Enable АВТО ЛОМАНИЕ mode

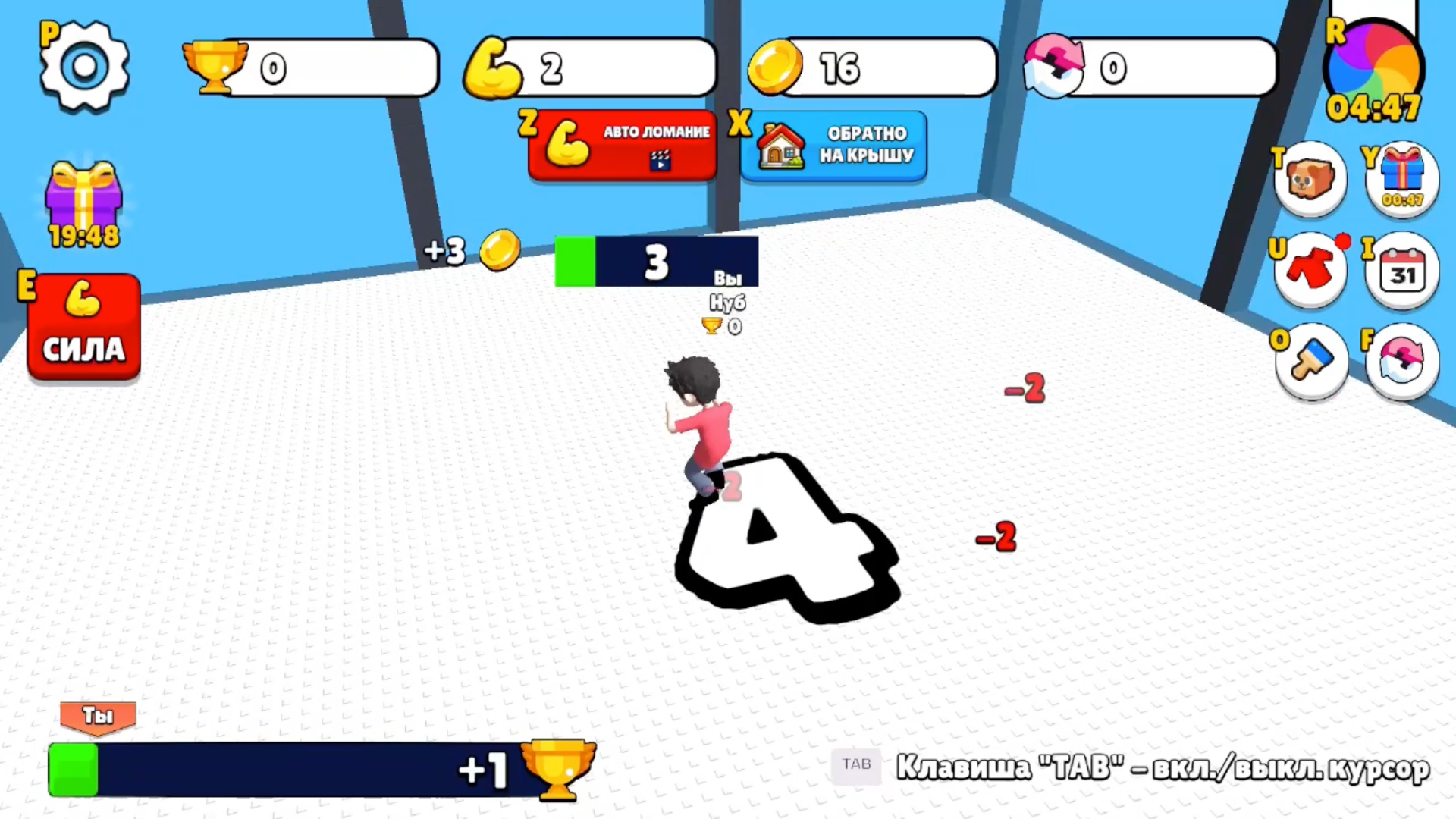coord(622,146)
